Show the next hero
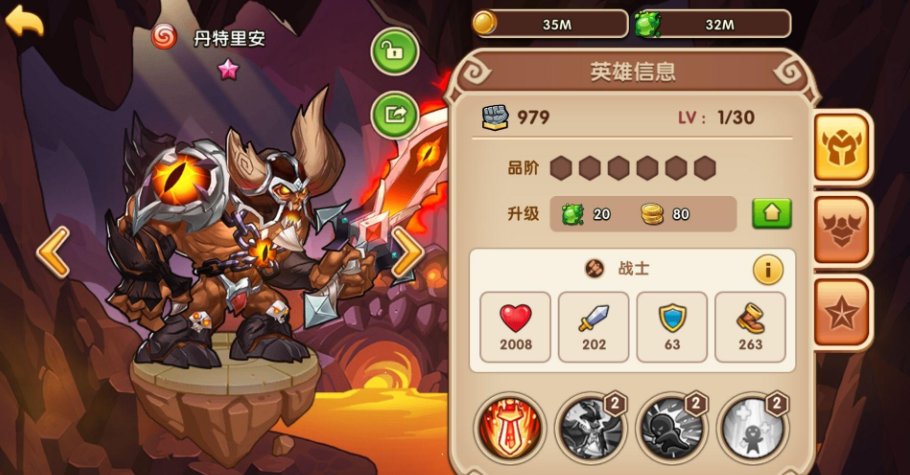The width and height of the screenshot is (910, 475). [x=406, y=252]
